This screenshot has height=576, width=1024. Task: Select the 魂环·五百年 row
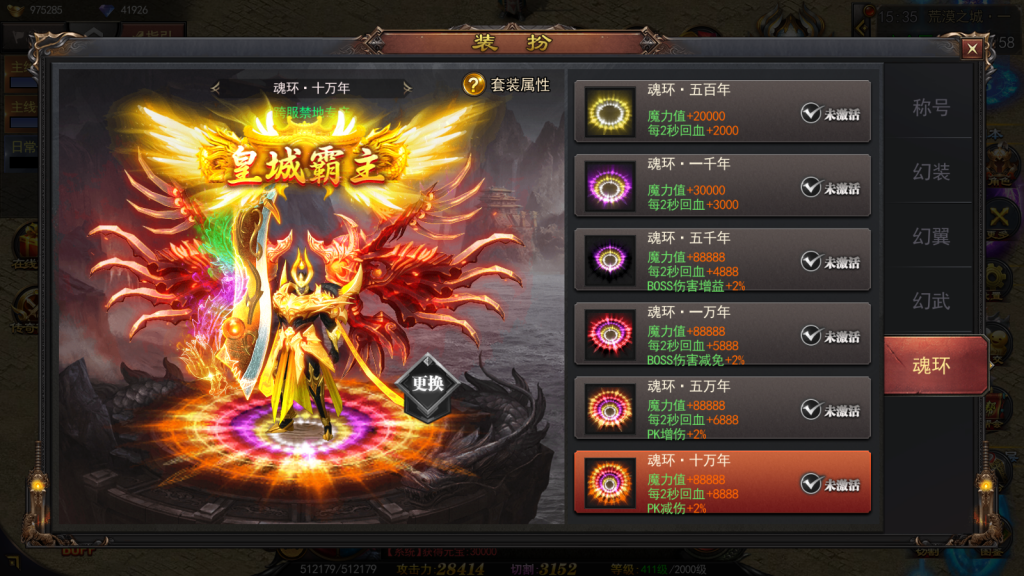point(721,111)
